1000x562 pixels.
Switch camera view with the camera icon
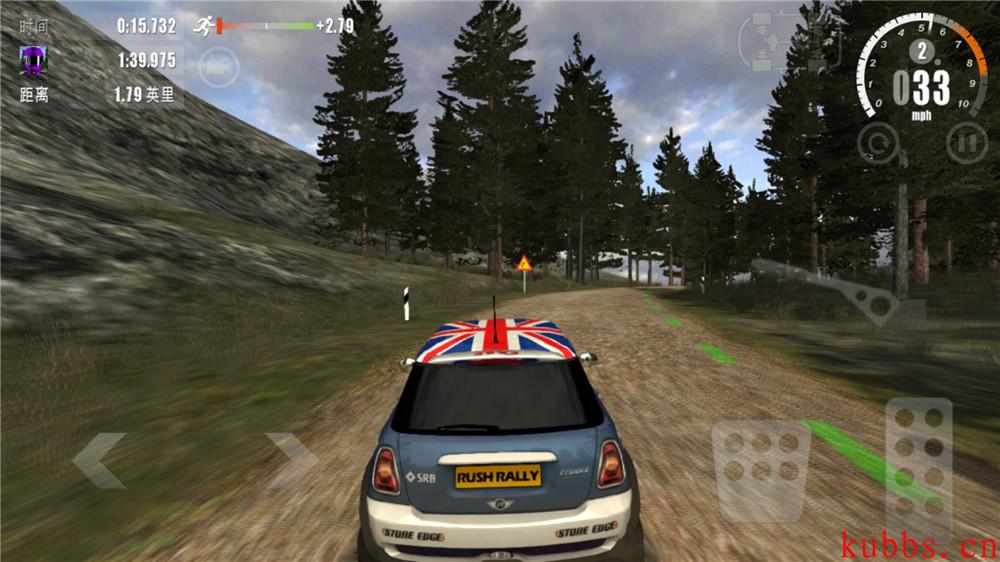[x=217, y=66]
